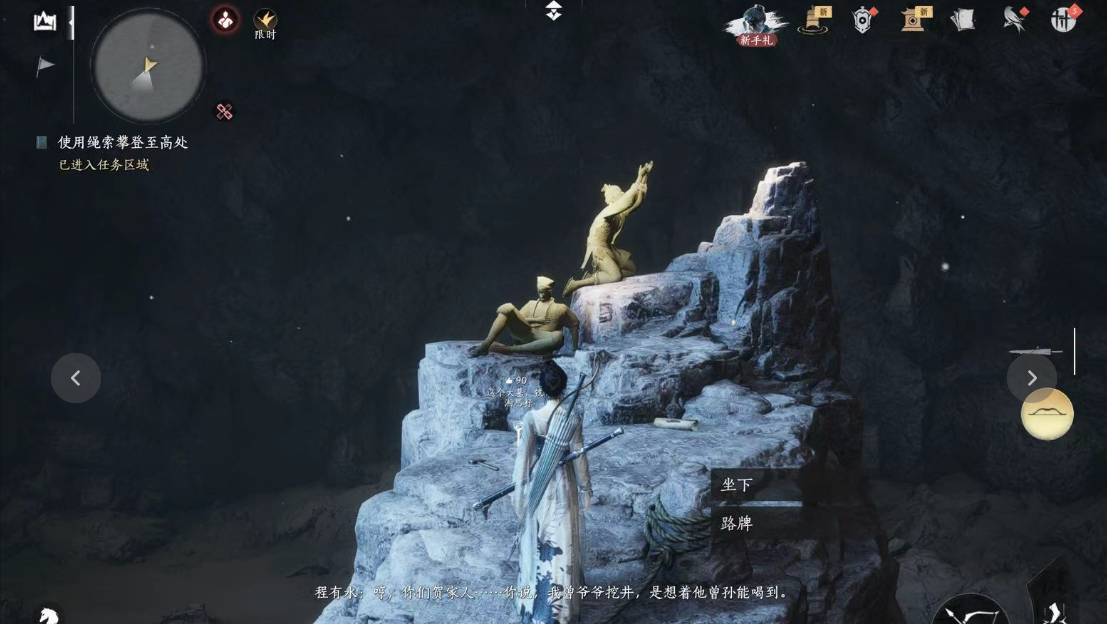The width and height of the screenshot is (1107, 624).
Task: Open the sword-rack icon with badge 5
Action: click(1064, 19)
